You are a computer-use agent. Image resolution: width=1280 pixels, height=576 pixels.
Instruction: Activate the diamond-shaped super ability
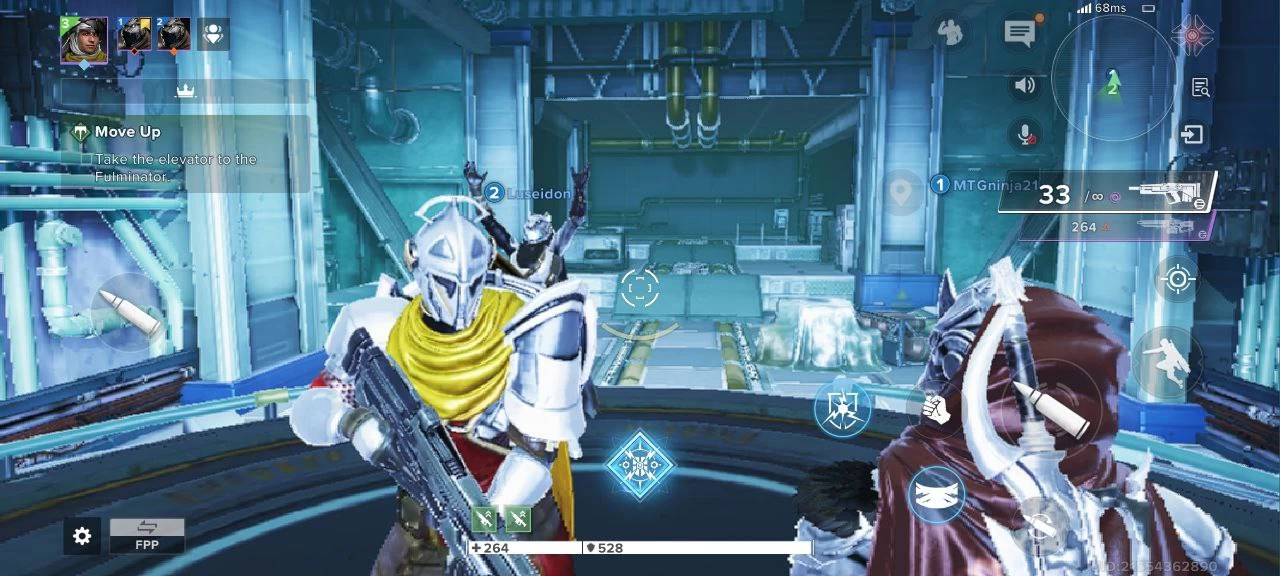coord(639,466)
